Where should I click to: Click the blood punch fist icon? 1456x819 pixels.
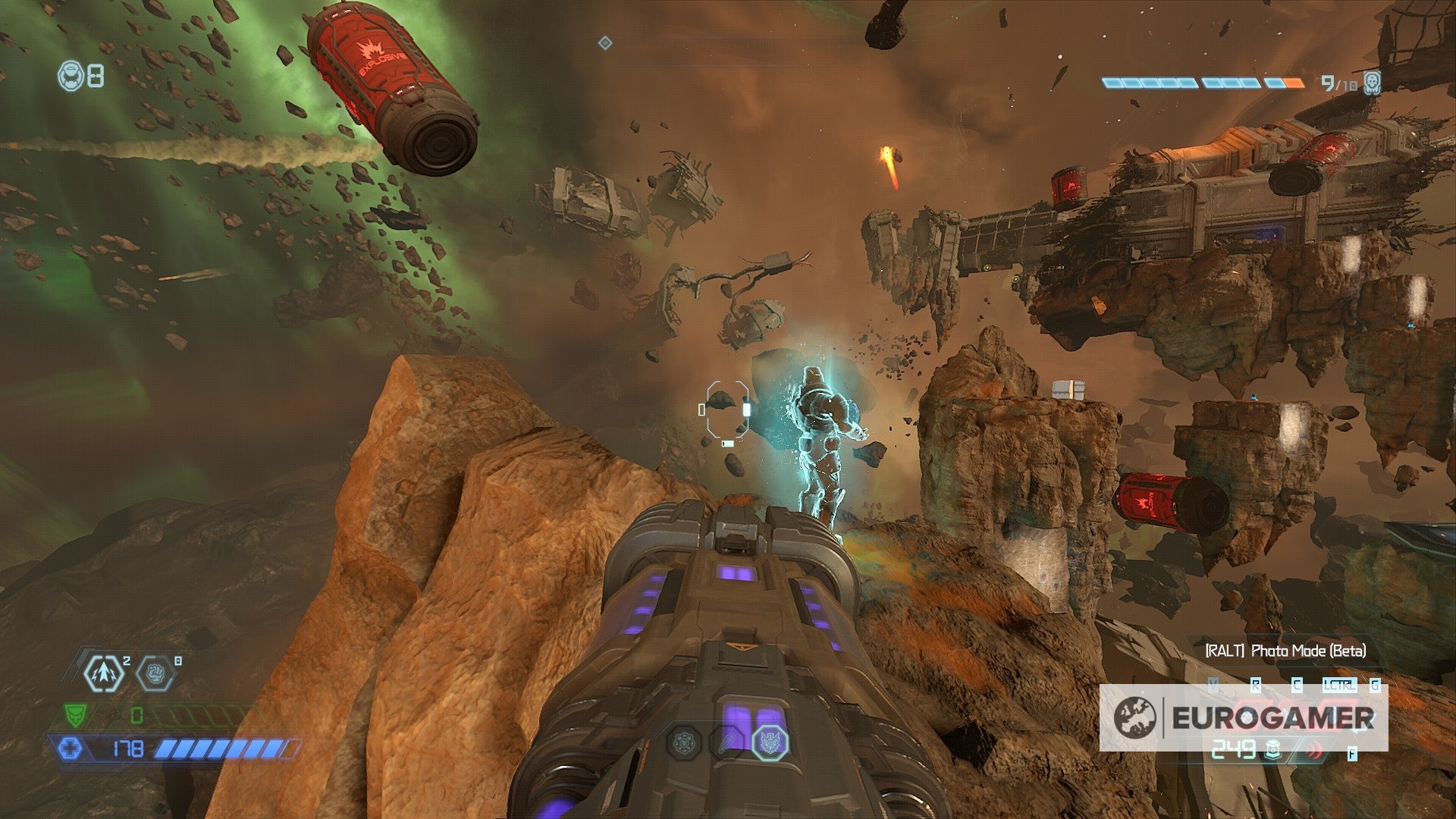pyautogui.click(x=155, y=673)
